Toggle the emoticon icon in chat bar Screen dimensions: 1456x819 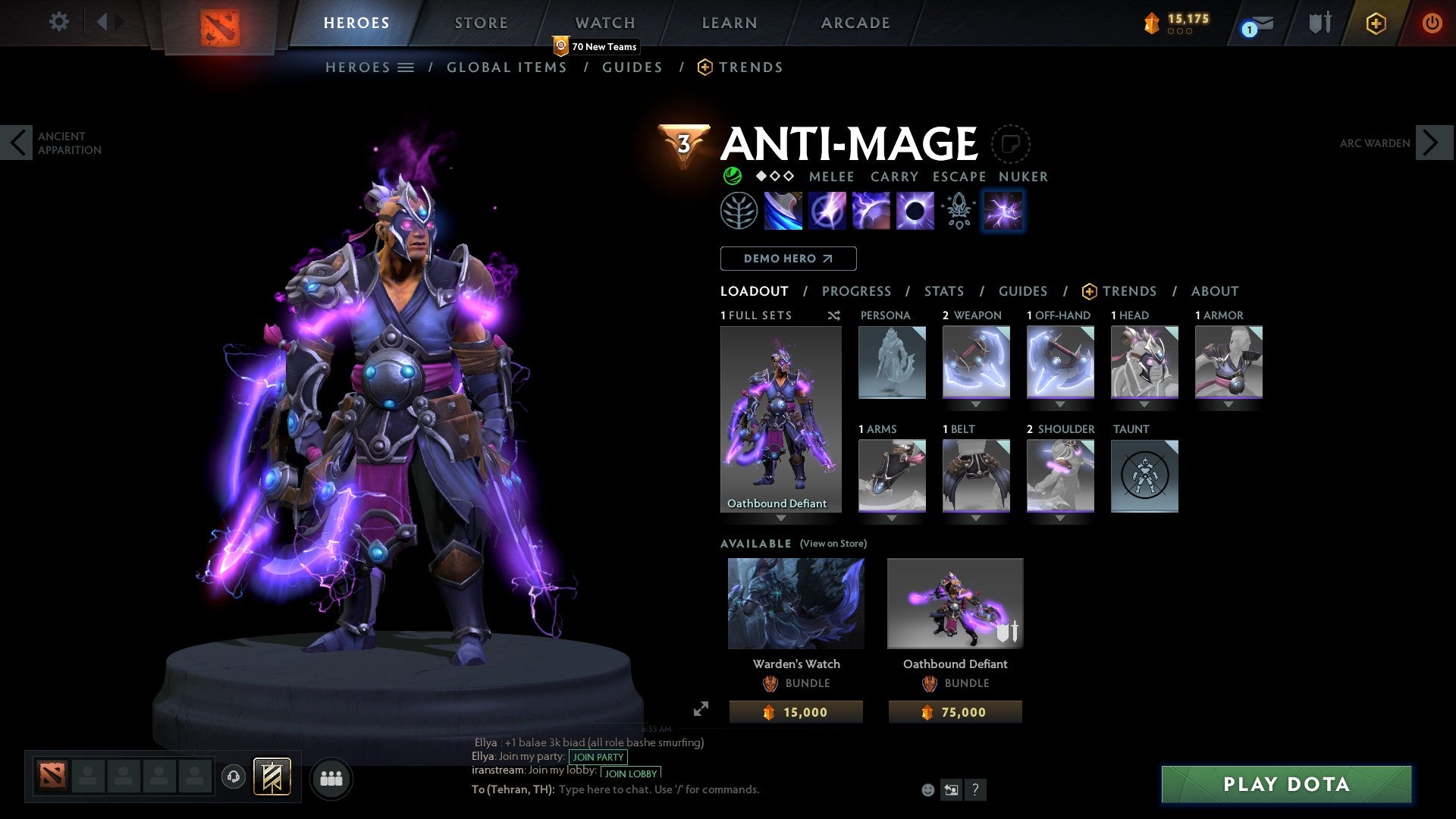coord(927,789)
